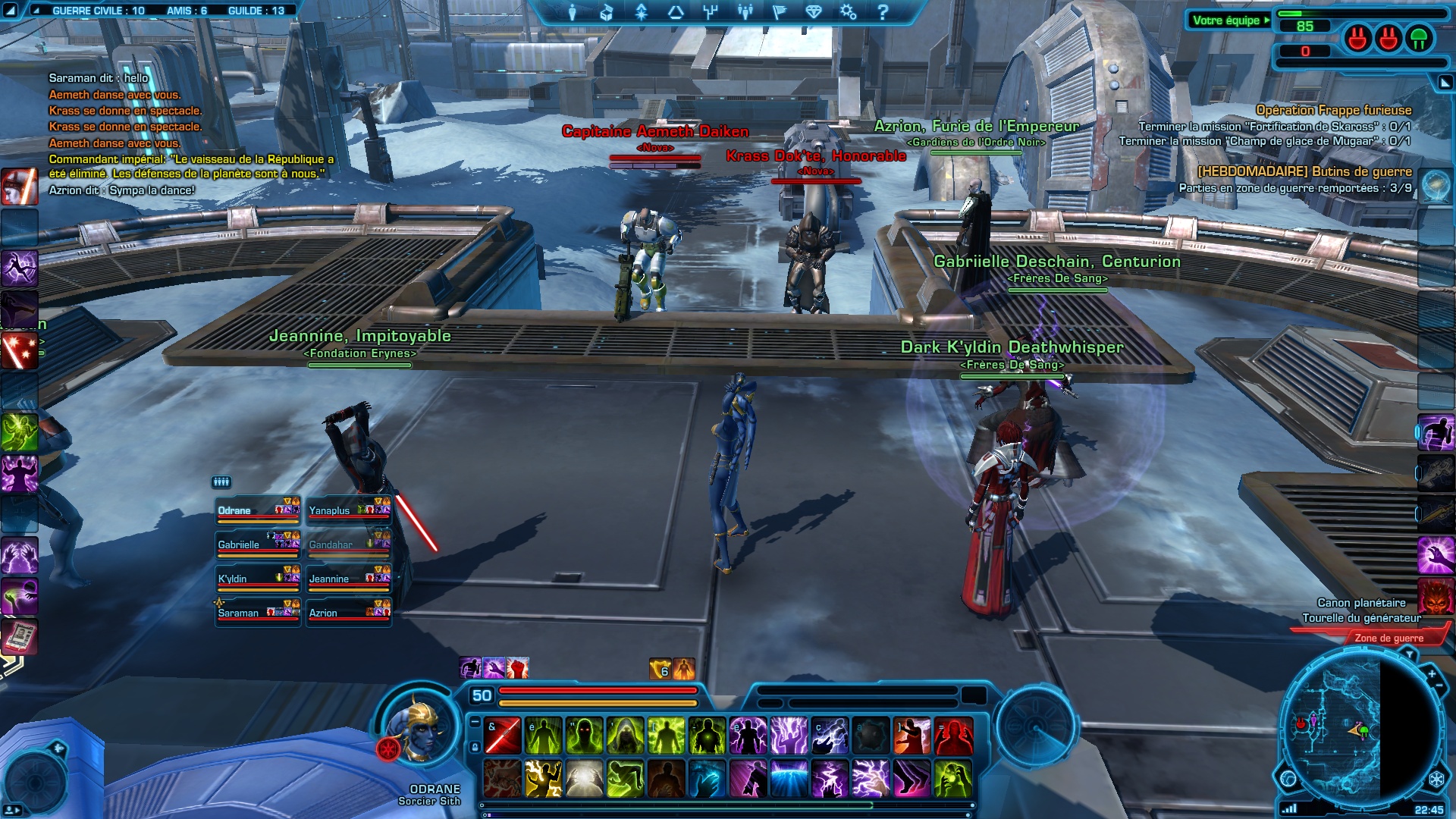The height and width of the screenshot is (819, 1456).
Task: Toggle the quickbar lock button
Action: 475,747
